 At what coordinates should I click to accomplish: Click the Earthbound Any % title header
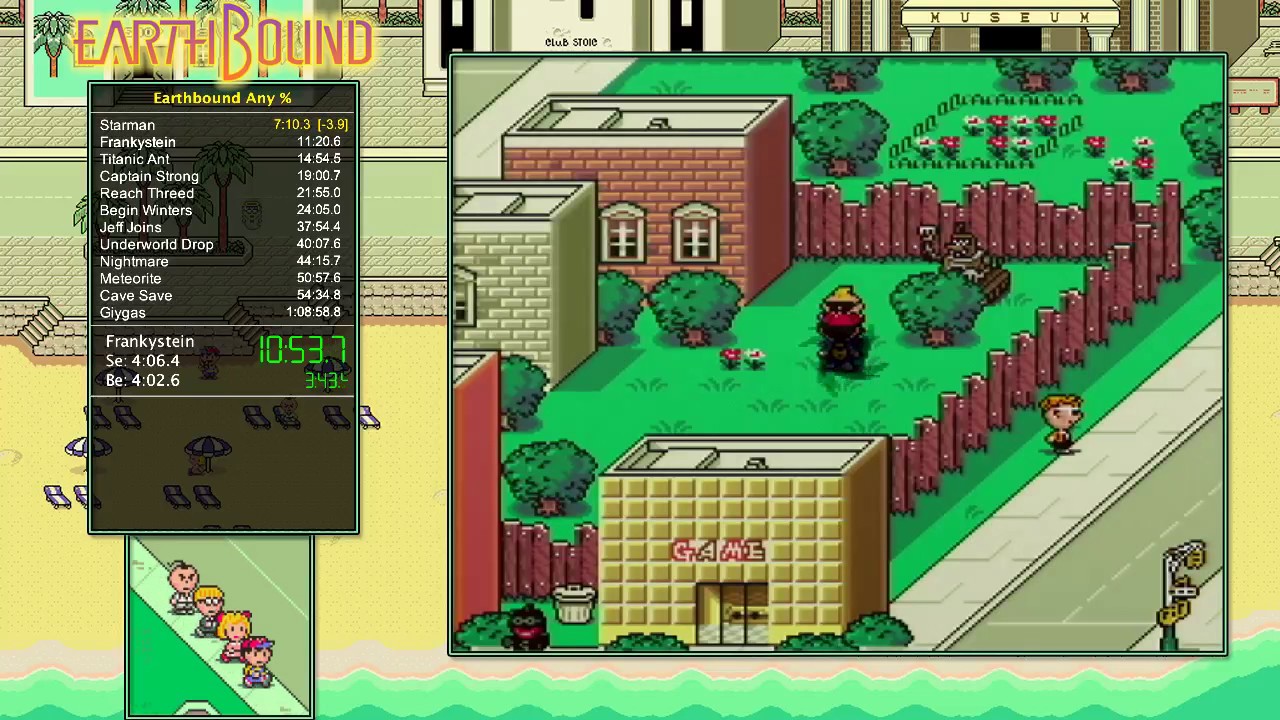[x=222, y=97]
